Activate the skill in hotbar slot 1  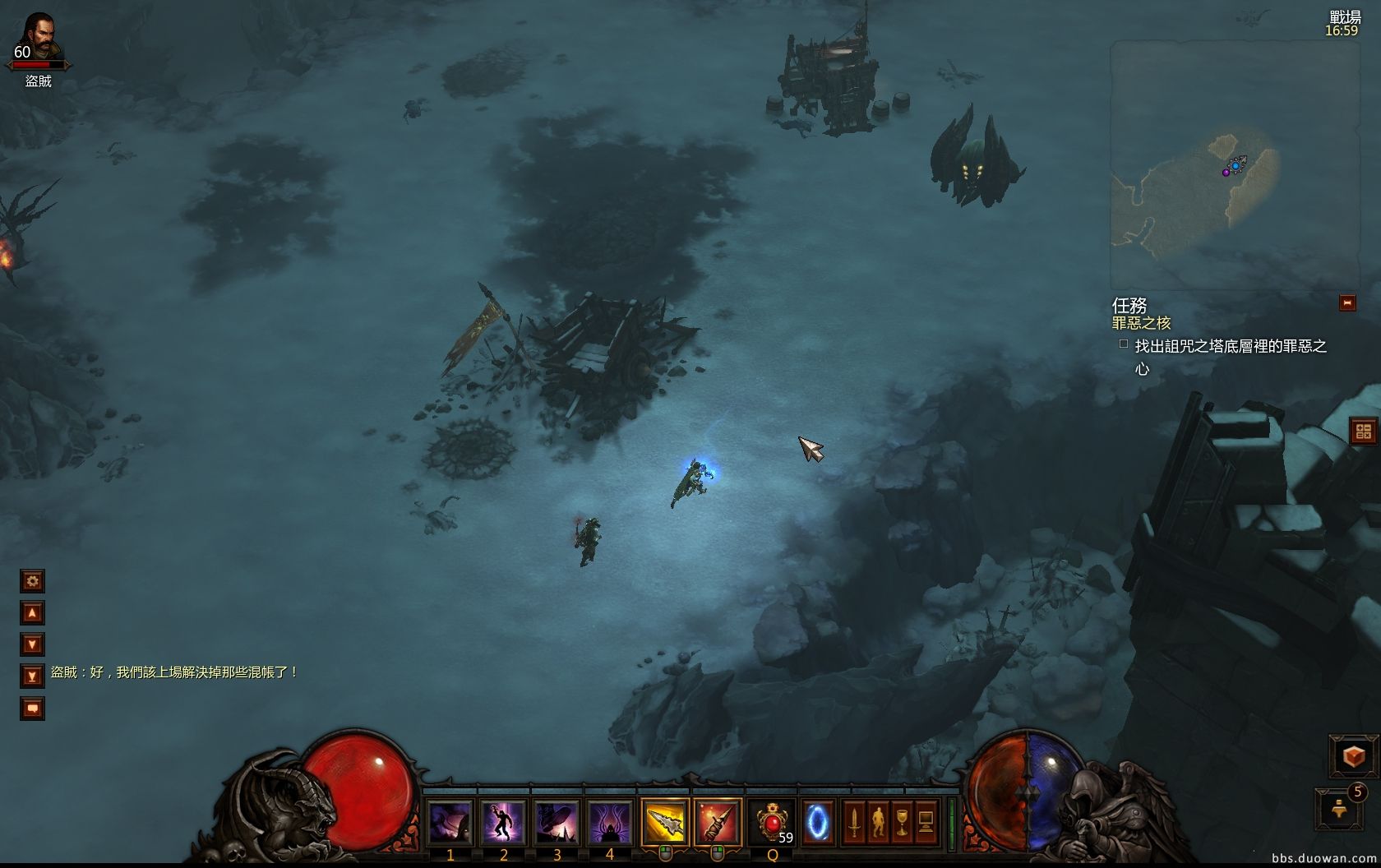coord(450,822)
